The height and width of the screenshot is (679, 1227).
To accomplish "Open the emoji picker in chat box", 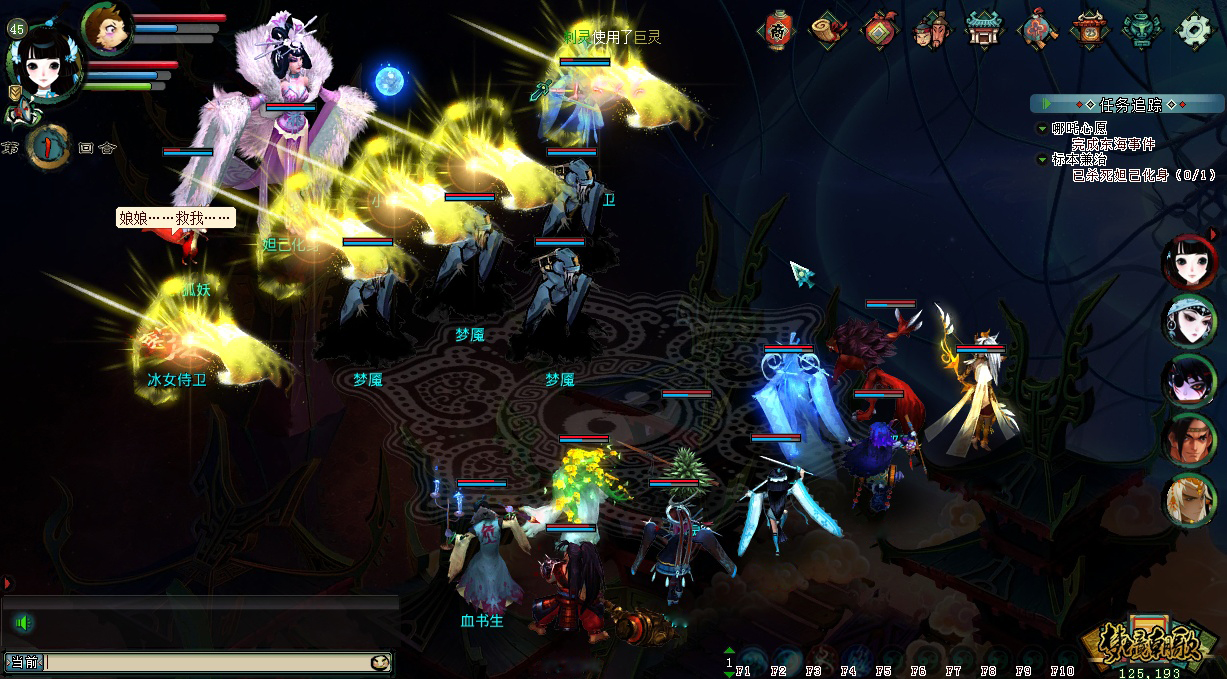I will coord(380,662).
